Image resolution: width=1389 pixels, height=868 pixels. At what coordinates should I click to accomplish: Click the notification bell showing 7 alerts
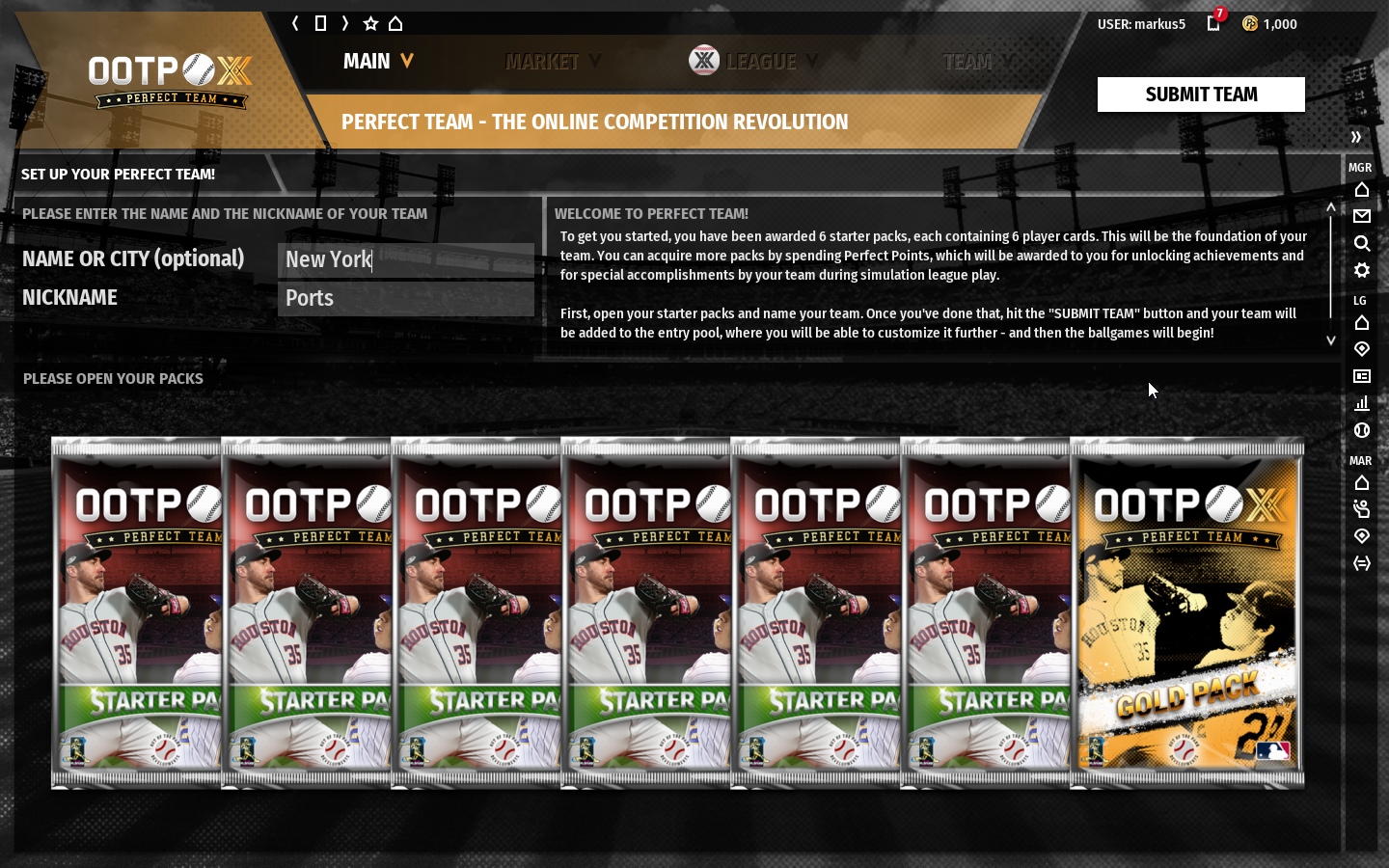point(1213,23)
